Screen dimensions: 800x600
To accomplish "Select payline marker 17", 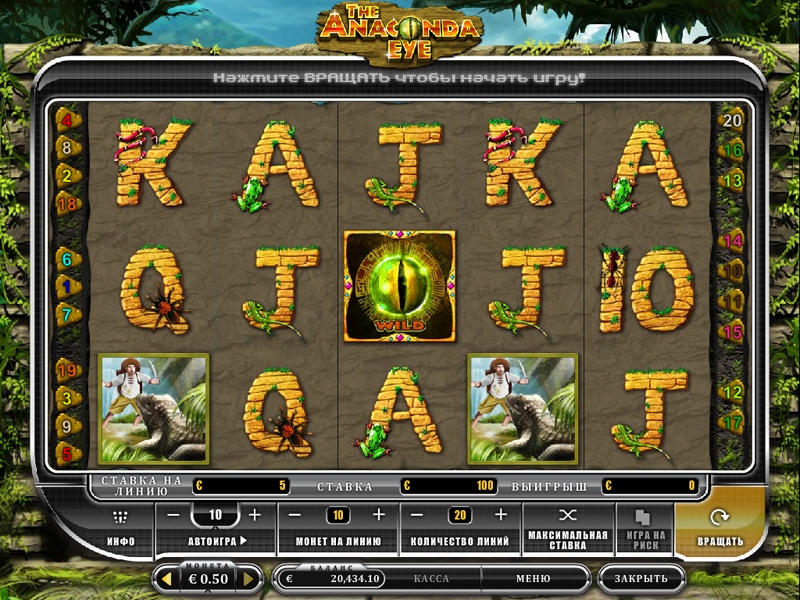I will [x=732, y=422].
